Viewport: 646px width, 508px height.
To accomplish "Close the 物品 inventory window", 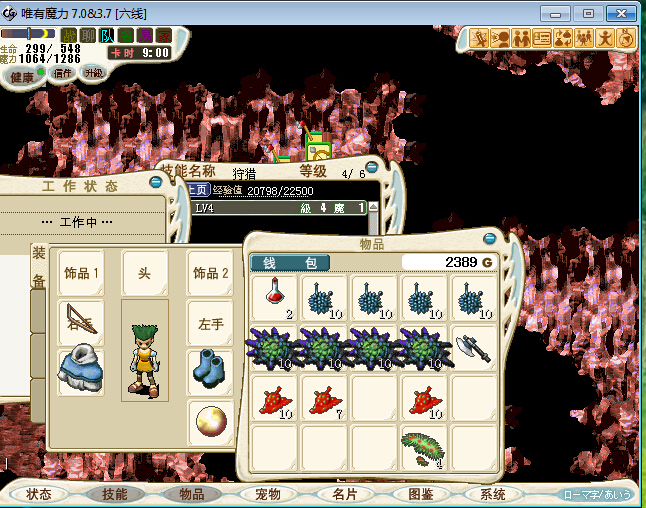I will pos(490,240).
